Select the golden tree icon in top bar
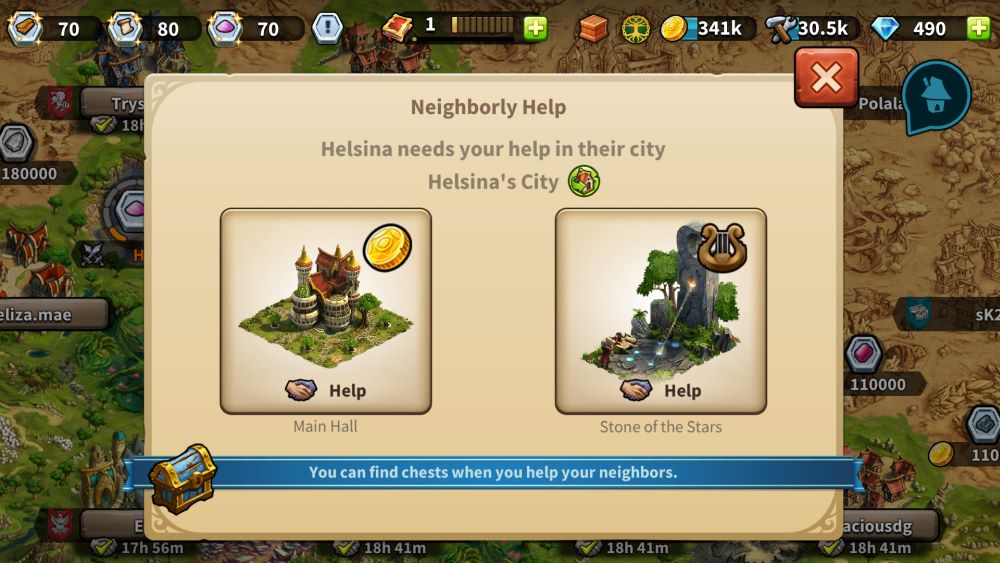This screenshot has width=1000, height=563. 636,28
